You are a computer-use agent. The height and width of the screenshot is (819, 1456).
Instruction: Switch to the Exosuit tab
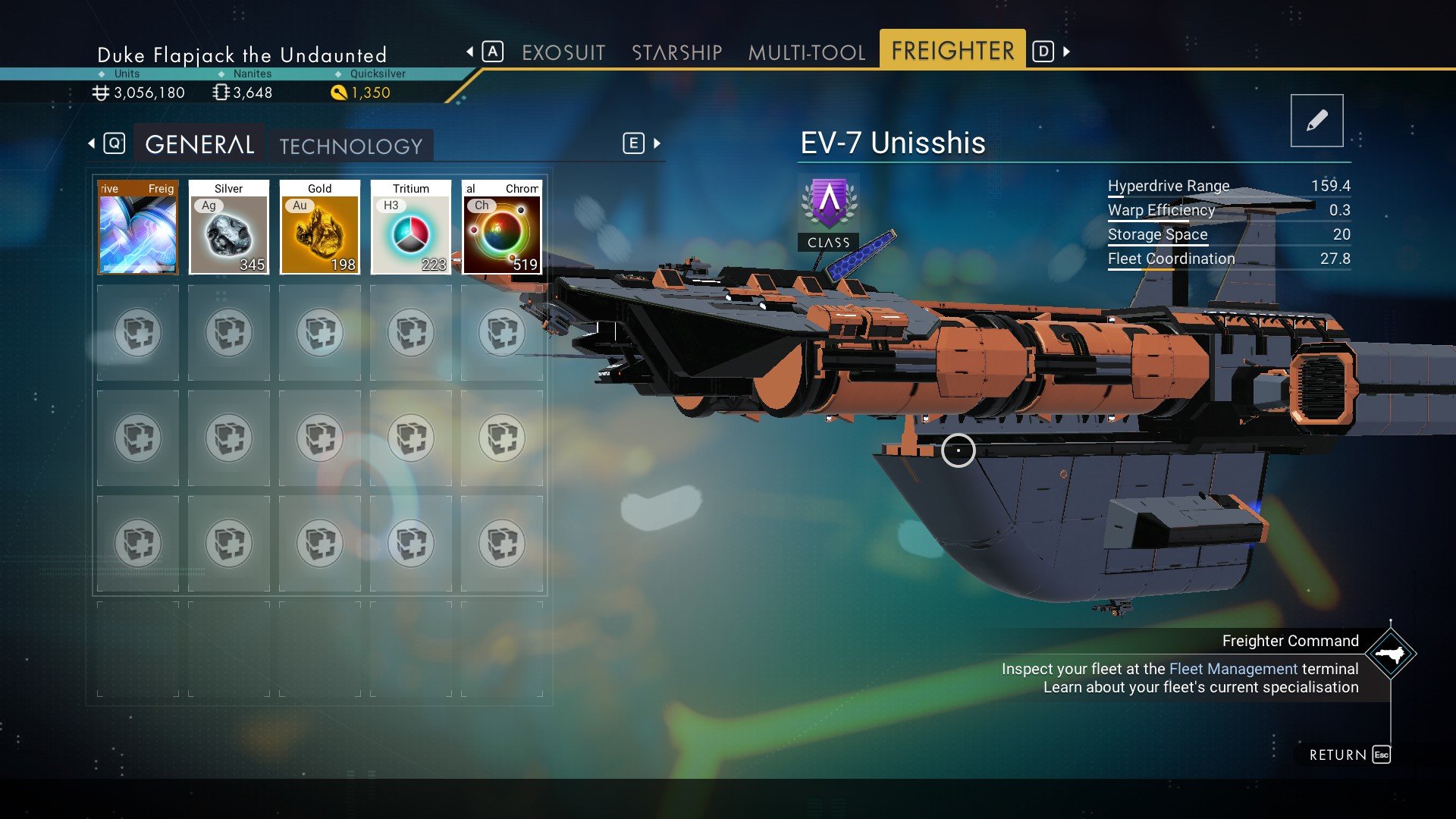[563, 52]
